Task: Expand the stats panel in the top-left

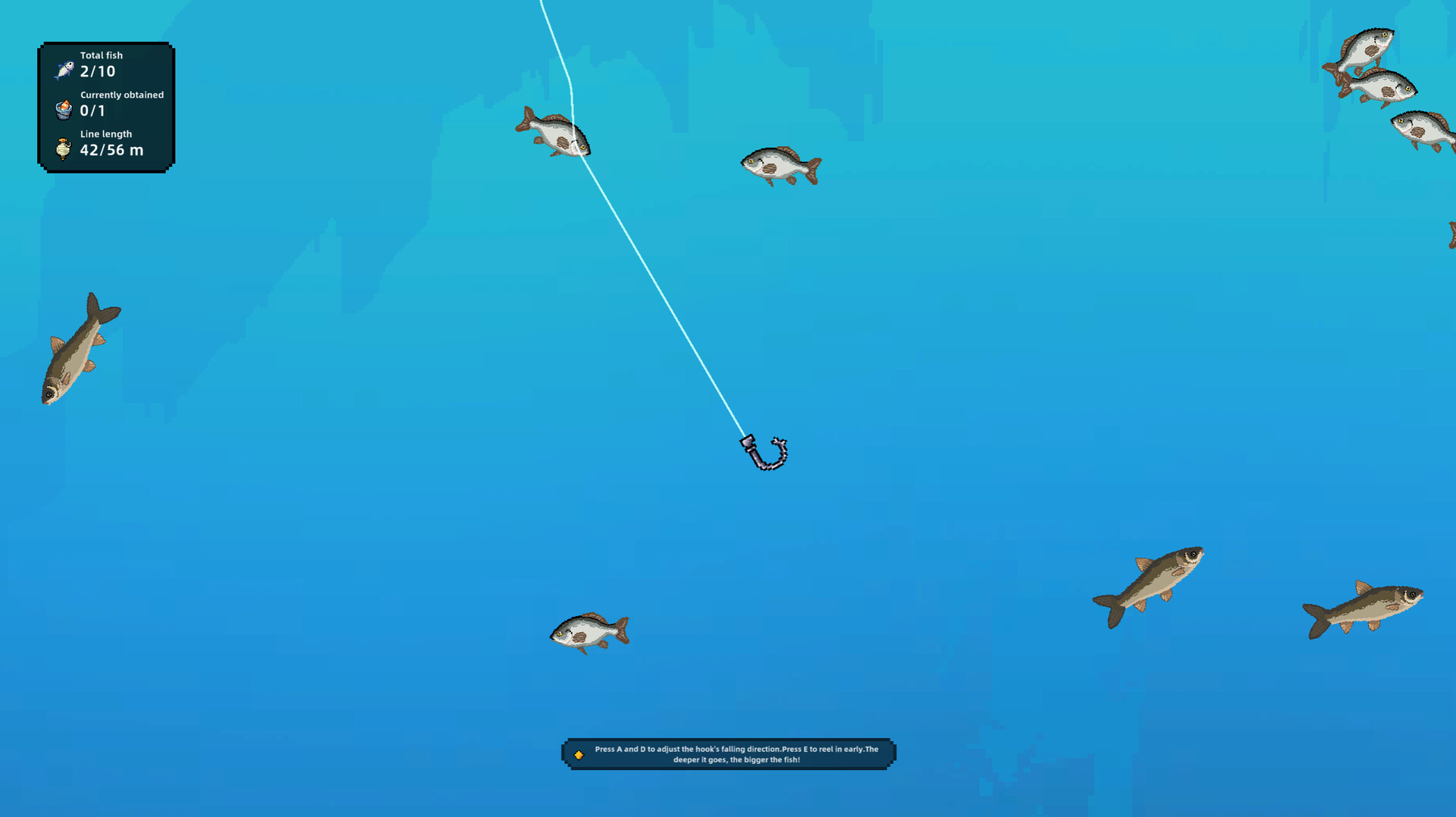Action: pyautogui.click(x=106, y=104)
